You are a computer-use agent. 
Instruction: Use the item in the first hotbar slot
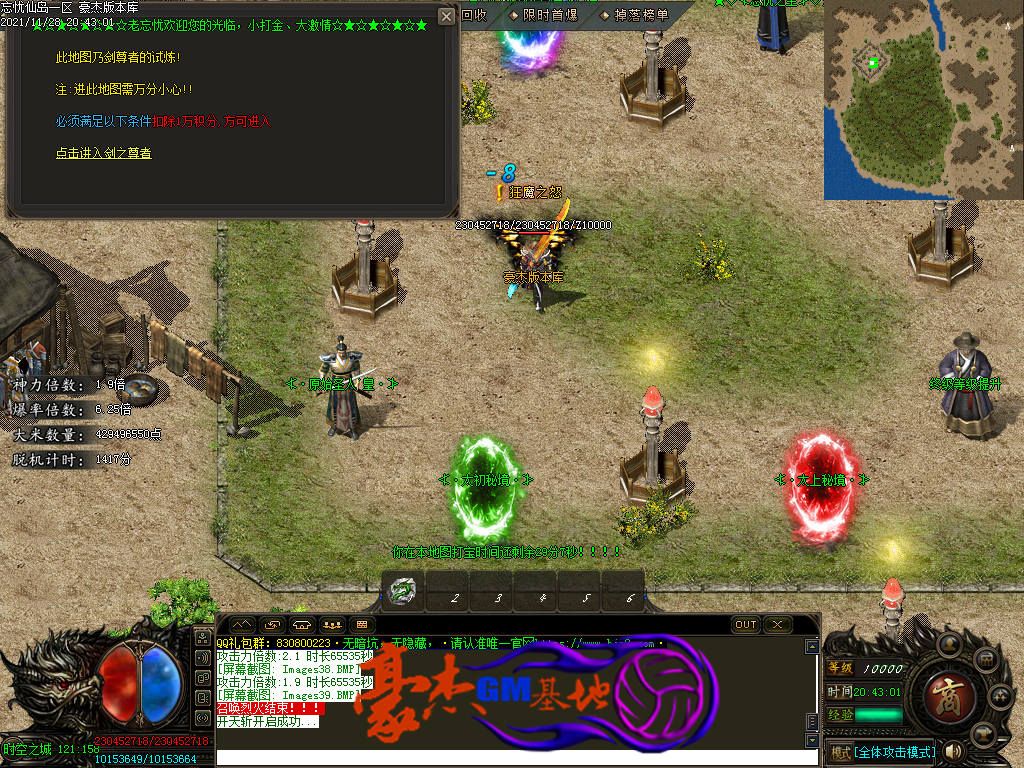[x=403, y=591]
